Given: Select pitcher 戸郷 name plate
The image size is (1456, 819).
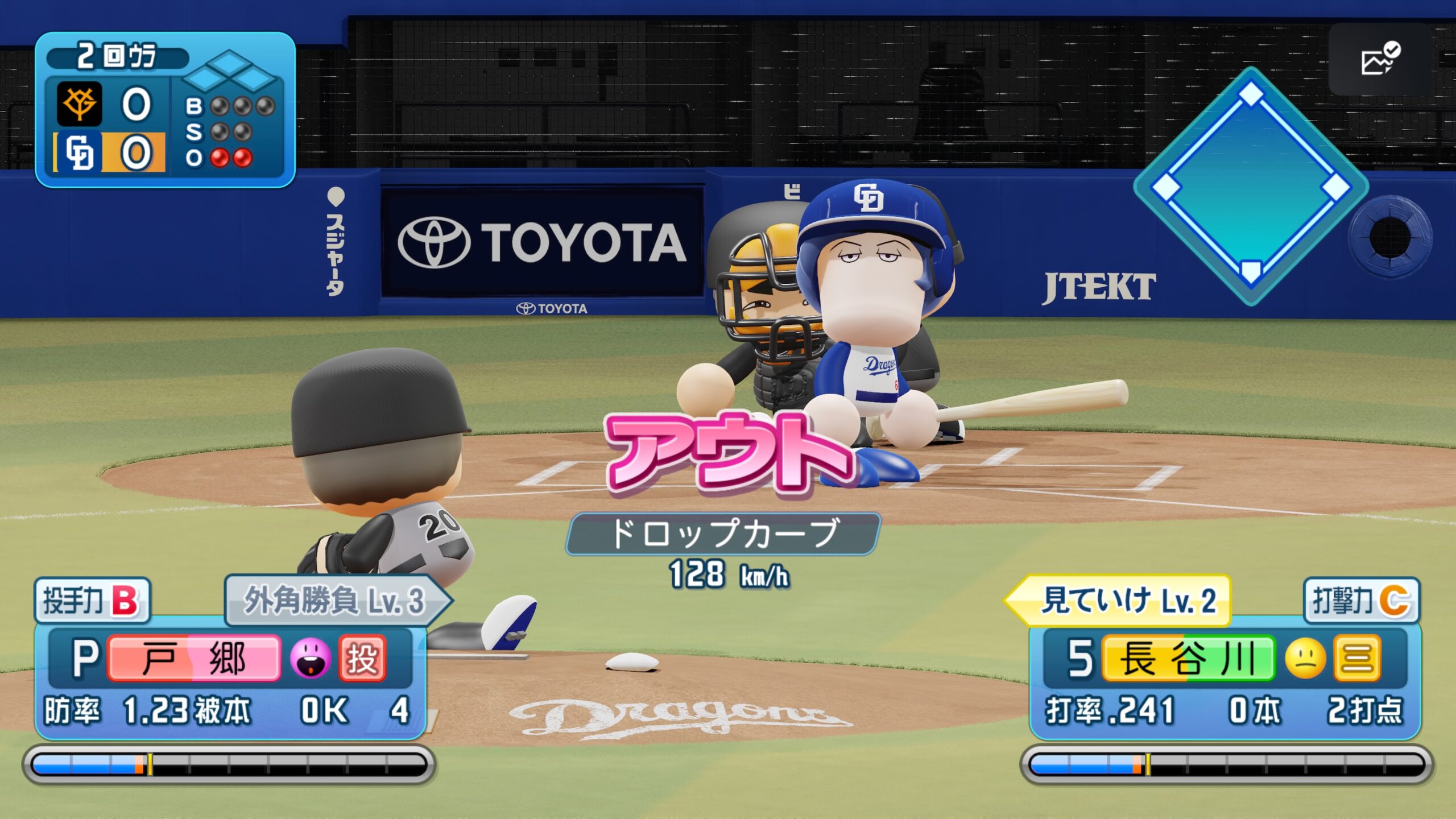Looking at the screenshot, I should [194, 658].
